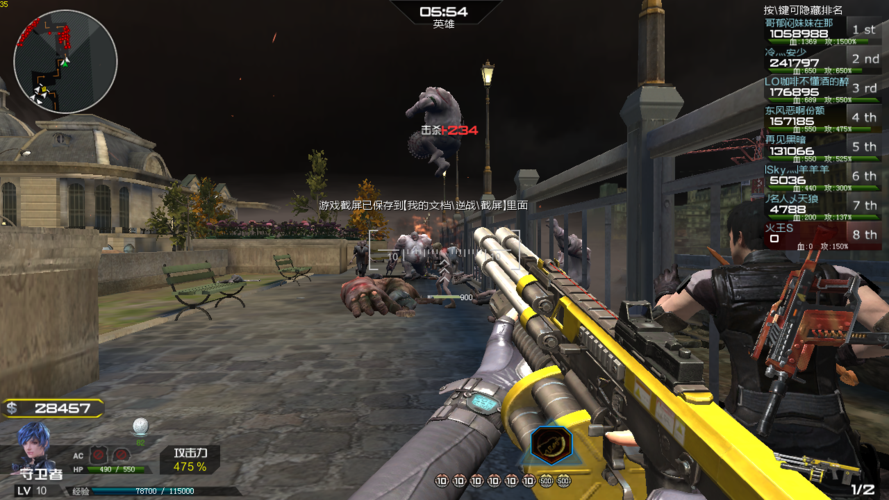Select the white grenade orb icon
The height and width of the screenshot is (500, 889).
click(x=141, y=426)
